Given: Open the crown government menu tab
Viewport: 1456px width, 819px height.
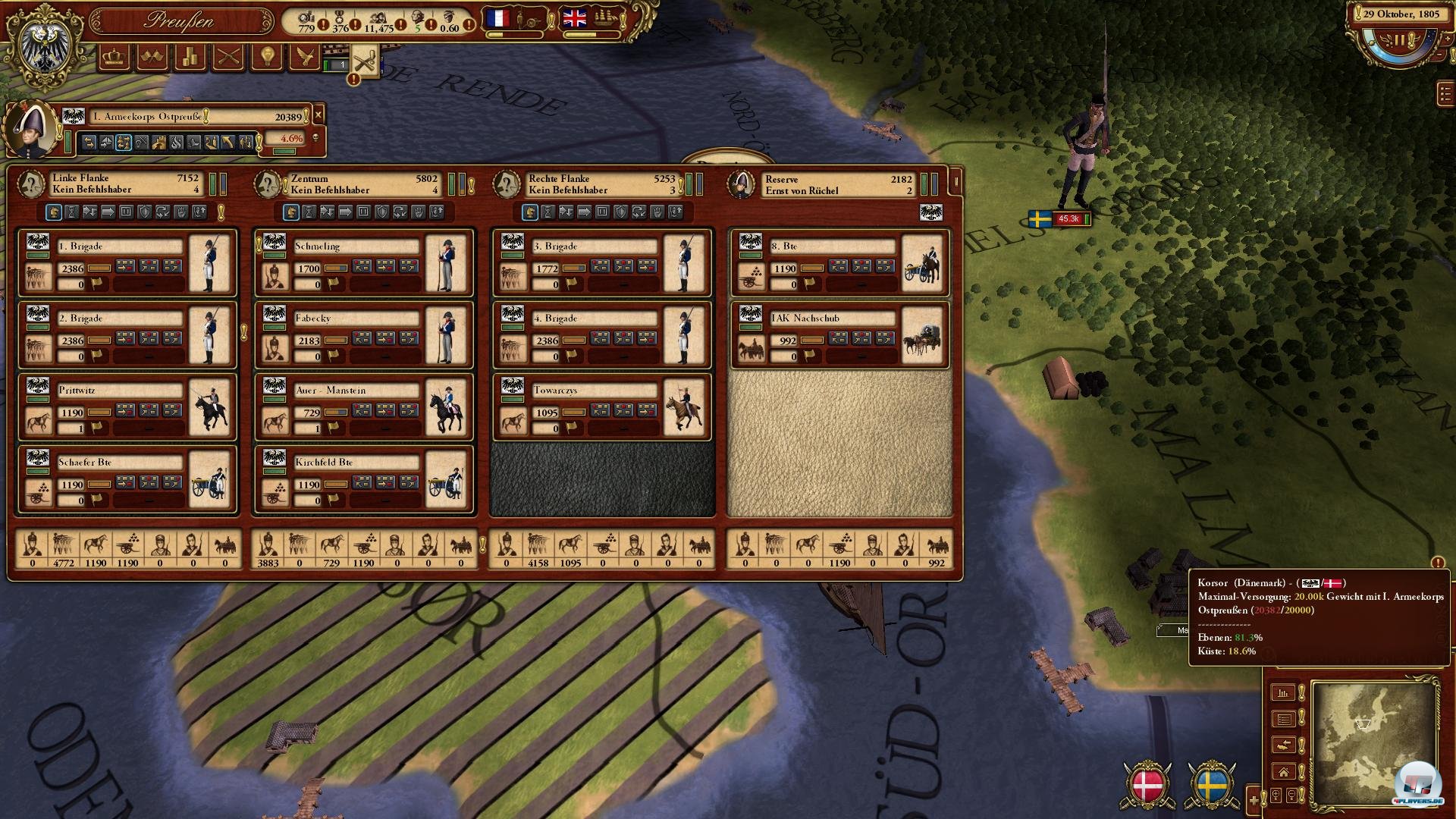Looking at the screenshot, I should [114, 57].
